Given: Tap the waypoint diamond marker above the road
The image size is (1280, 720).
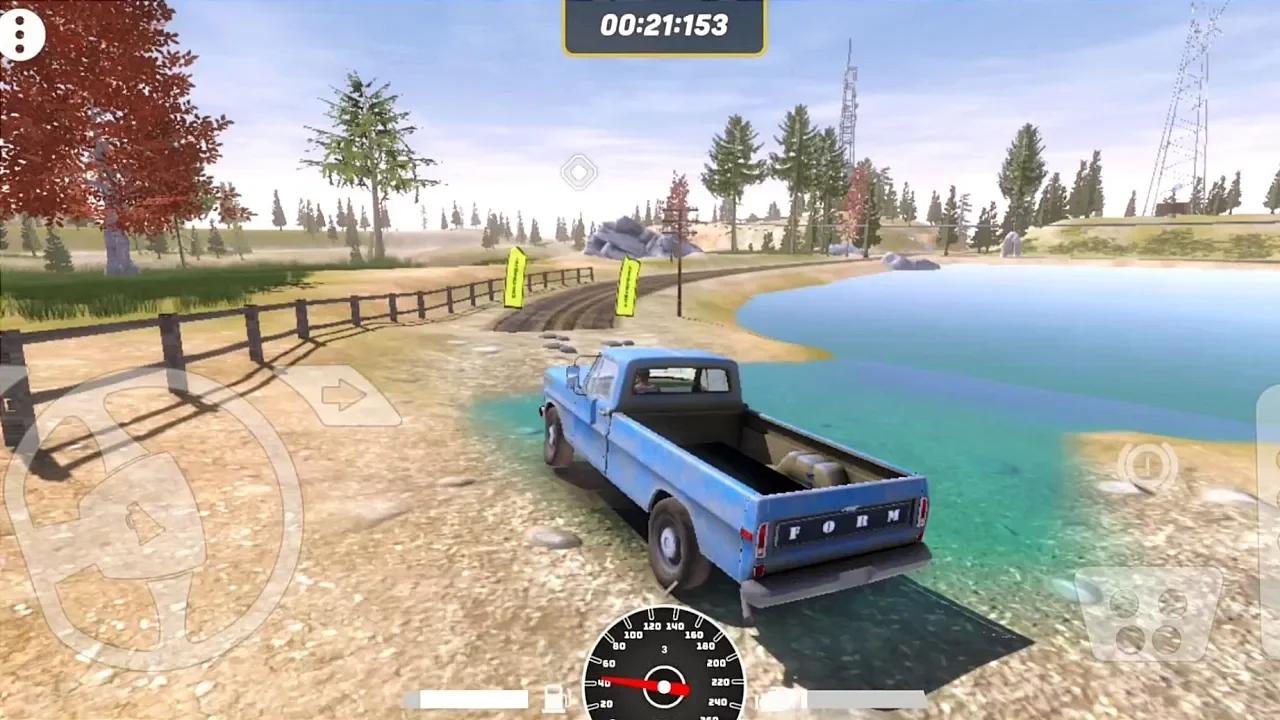Looking at the screenshot, I should pyautogui.click(x=580, y=172).
